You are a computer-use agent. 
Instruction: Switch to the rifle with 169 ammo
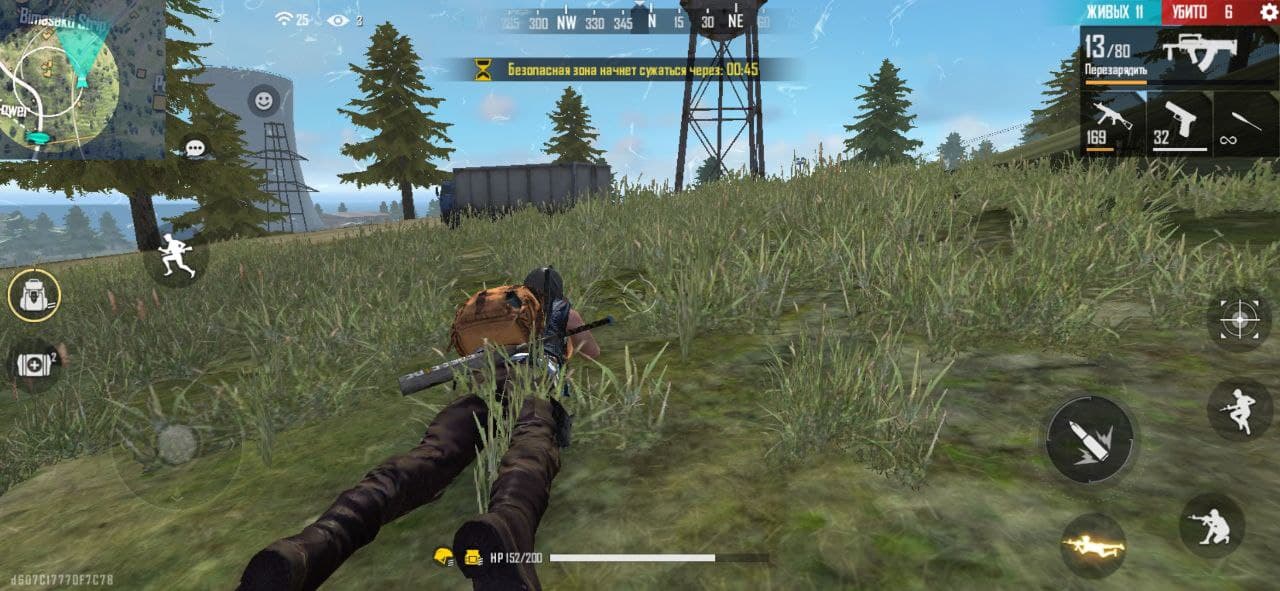point(1112,123)
